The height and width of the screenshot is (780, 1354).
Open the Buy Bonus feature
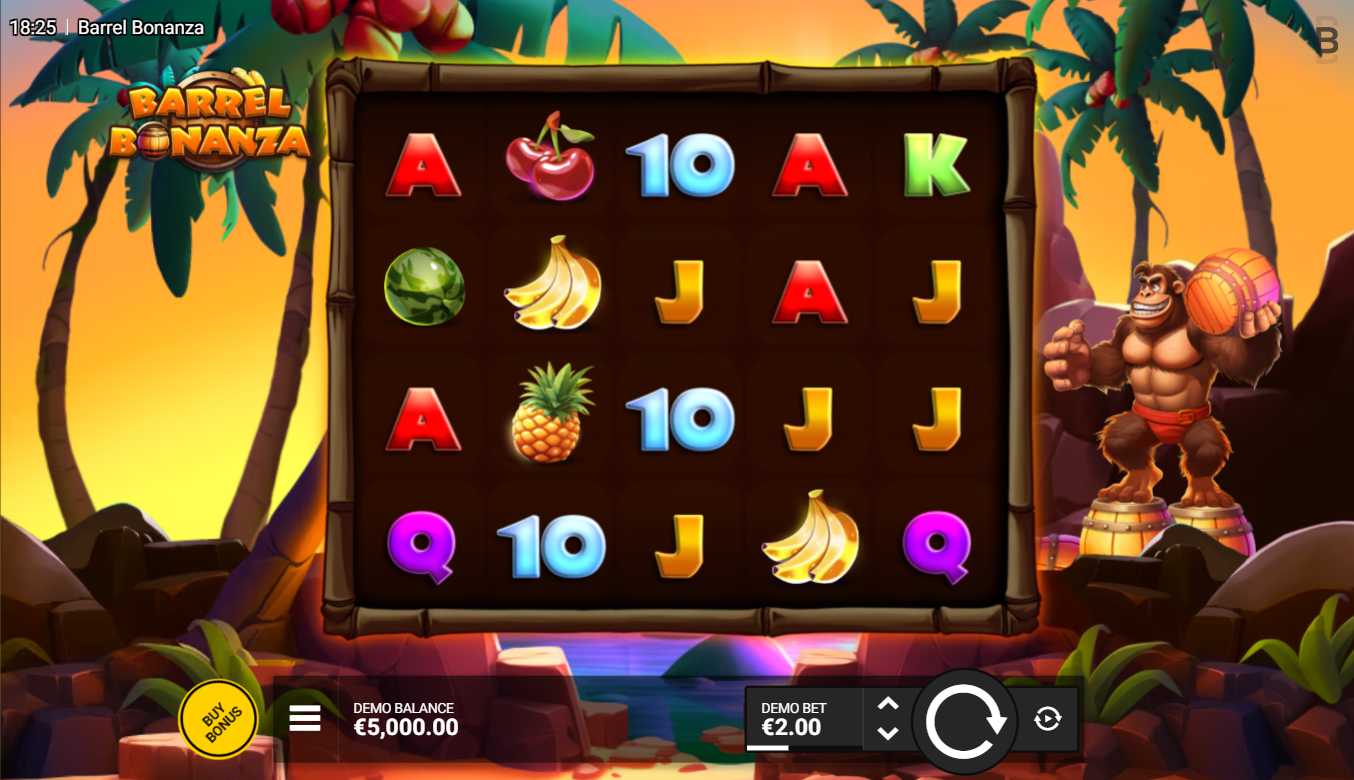point(218,719)
